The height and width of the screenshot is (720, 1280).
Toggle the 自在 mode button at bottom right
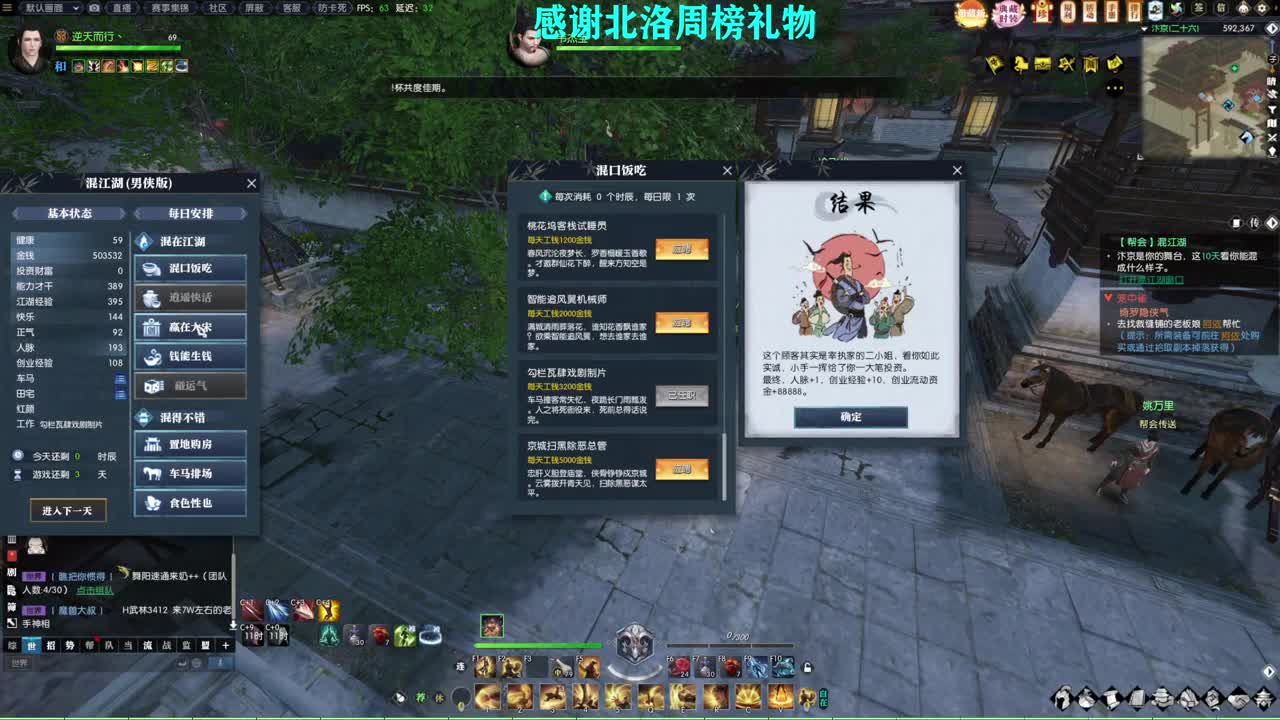pos(823,698)
